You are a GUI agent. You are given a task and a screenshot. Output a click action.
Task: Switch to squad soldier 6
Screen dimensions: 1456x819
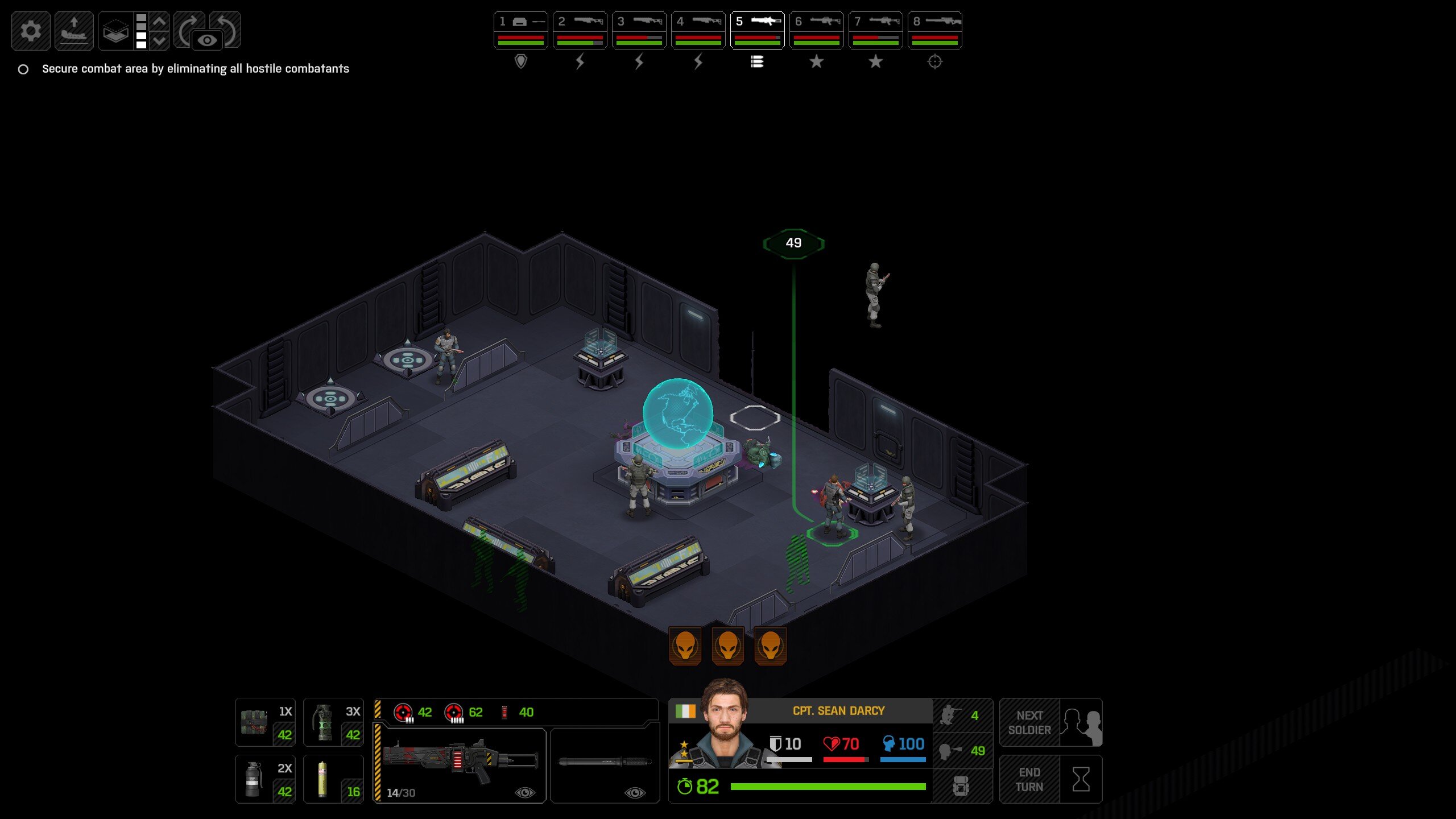coord(816,30)
